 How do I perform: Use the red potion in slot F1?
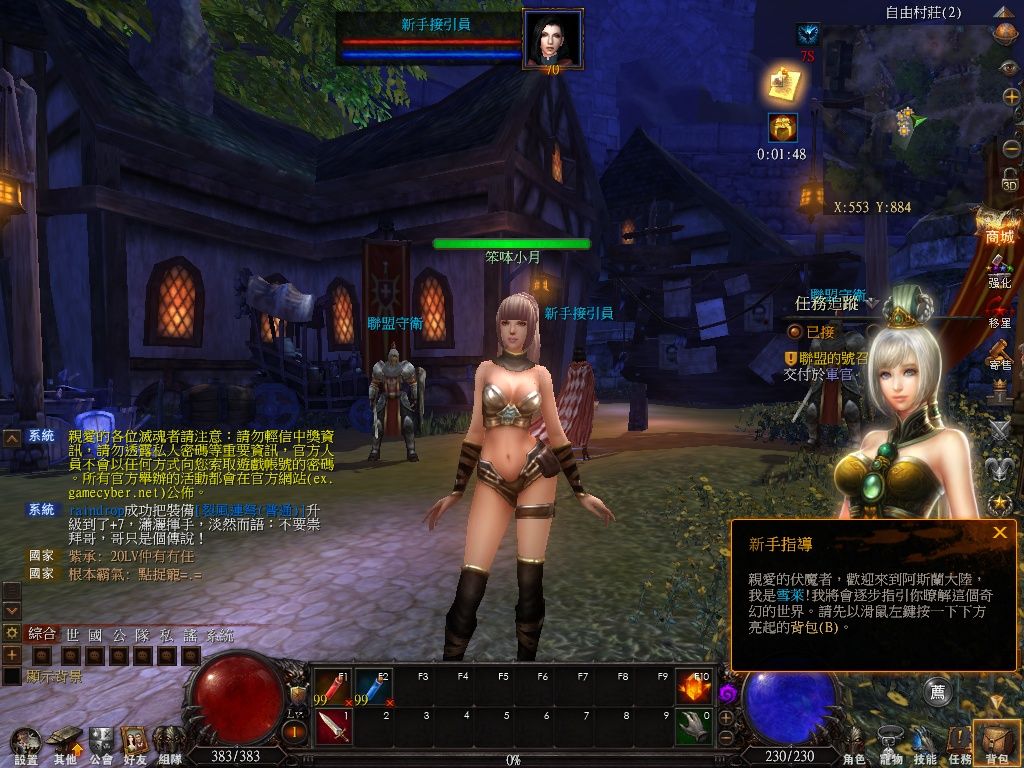click(x=333, y=687)
